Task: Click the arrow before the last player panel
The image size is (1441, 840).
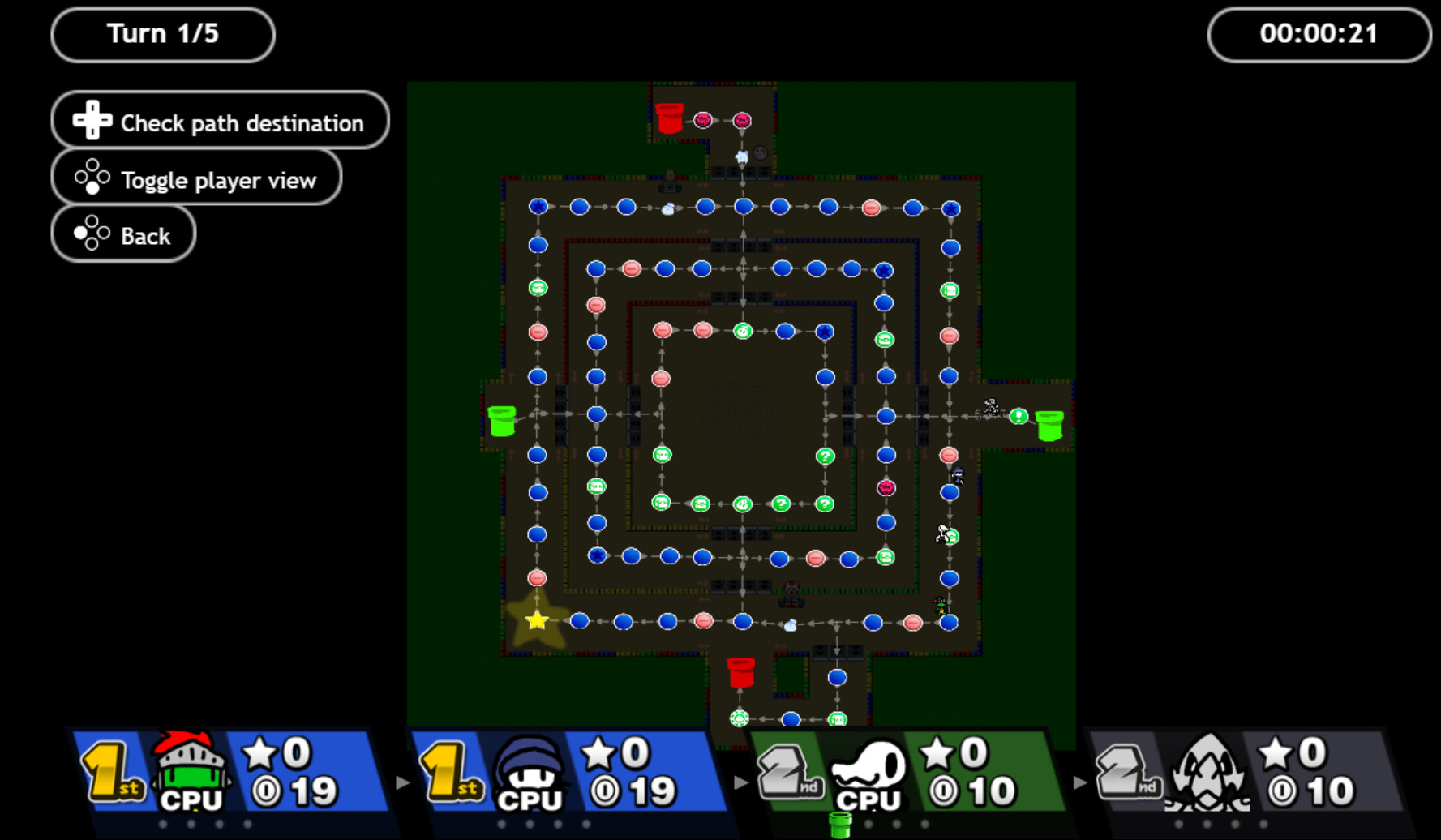Action: (x=1080, y=782)
